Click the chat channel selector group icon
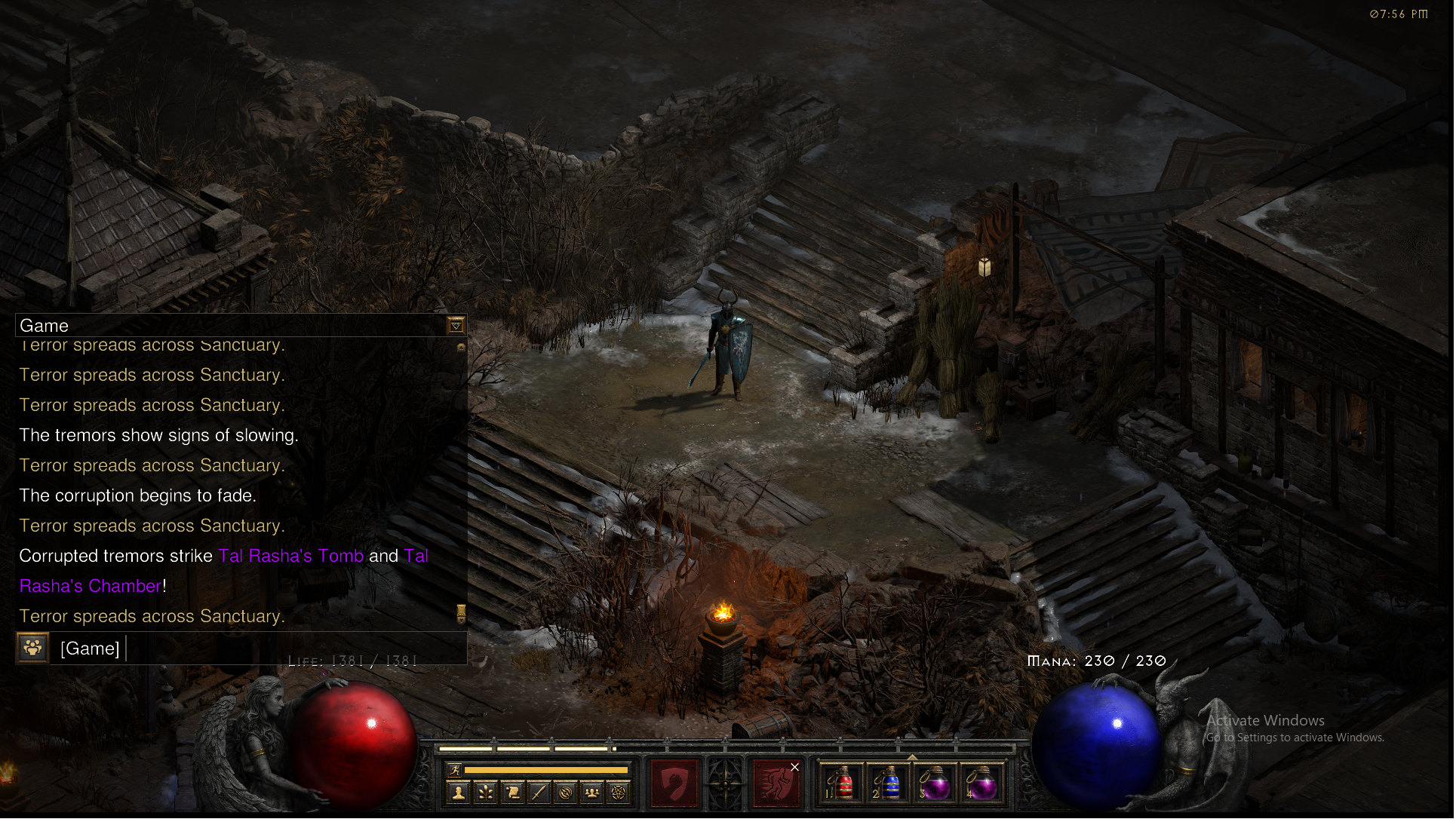Viewport: 1456px width, 822px height. (x=33, y=648)
